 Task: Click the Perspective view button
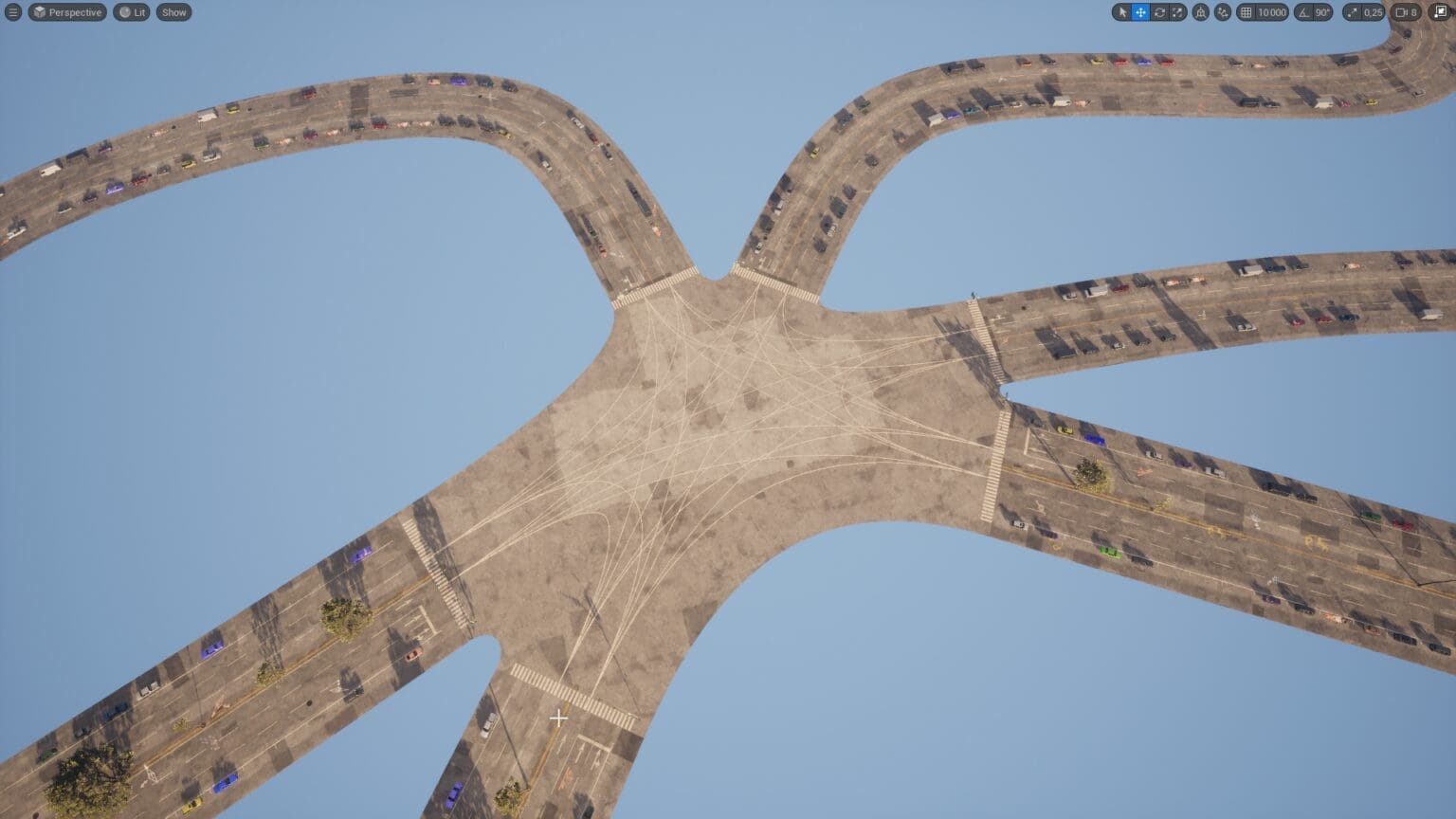(x=66, y=12)
